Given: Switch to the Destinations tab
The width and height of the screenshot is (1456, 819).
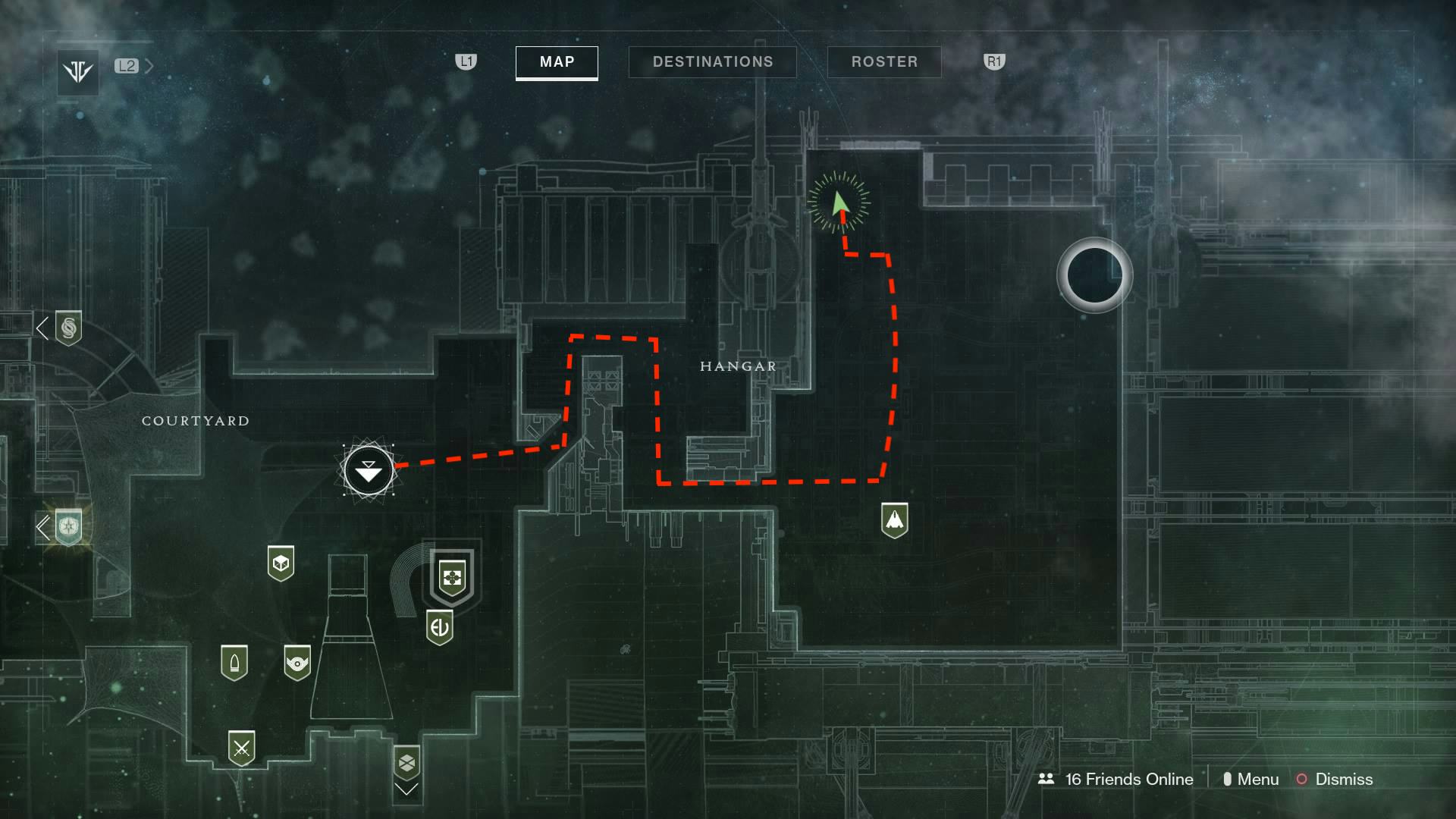Looking at the screenshot, I should (712, 62).
